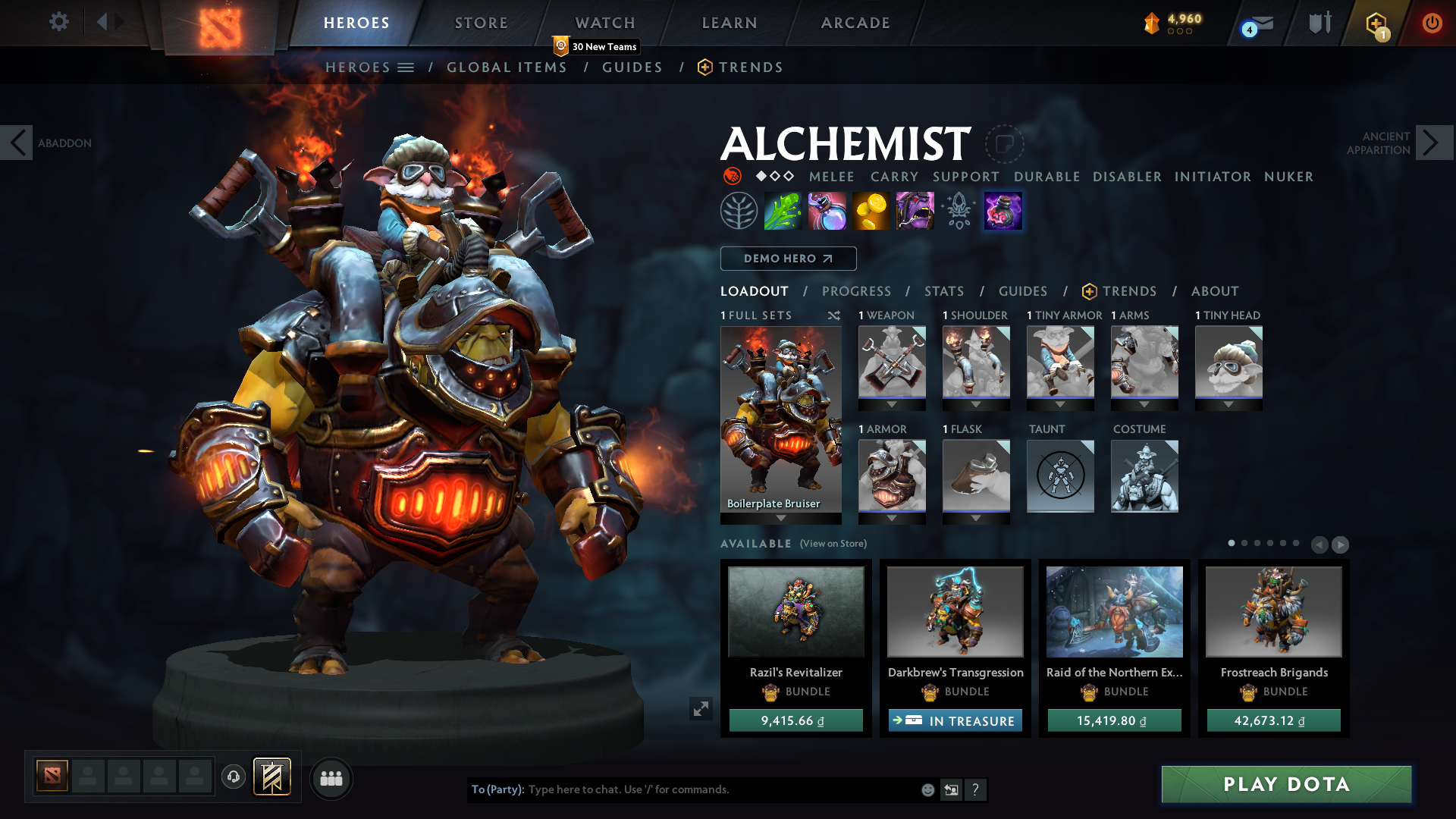Switch to the PROGRESS tab
The width and height of the screenshot is (1456, 819).
857,291
